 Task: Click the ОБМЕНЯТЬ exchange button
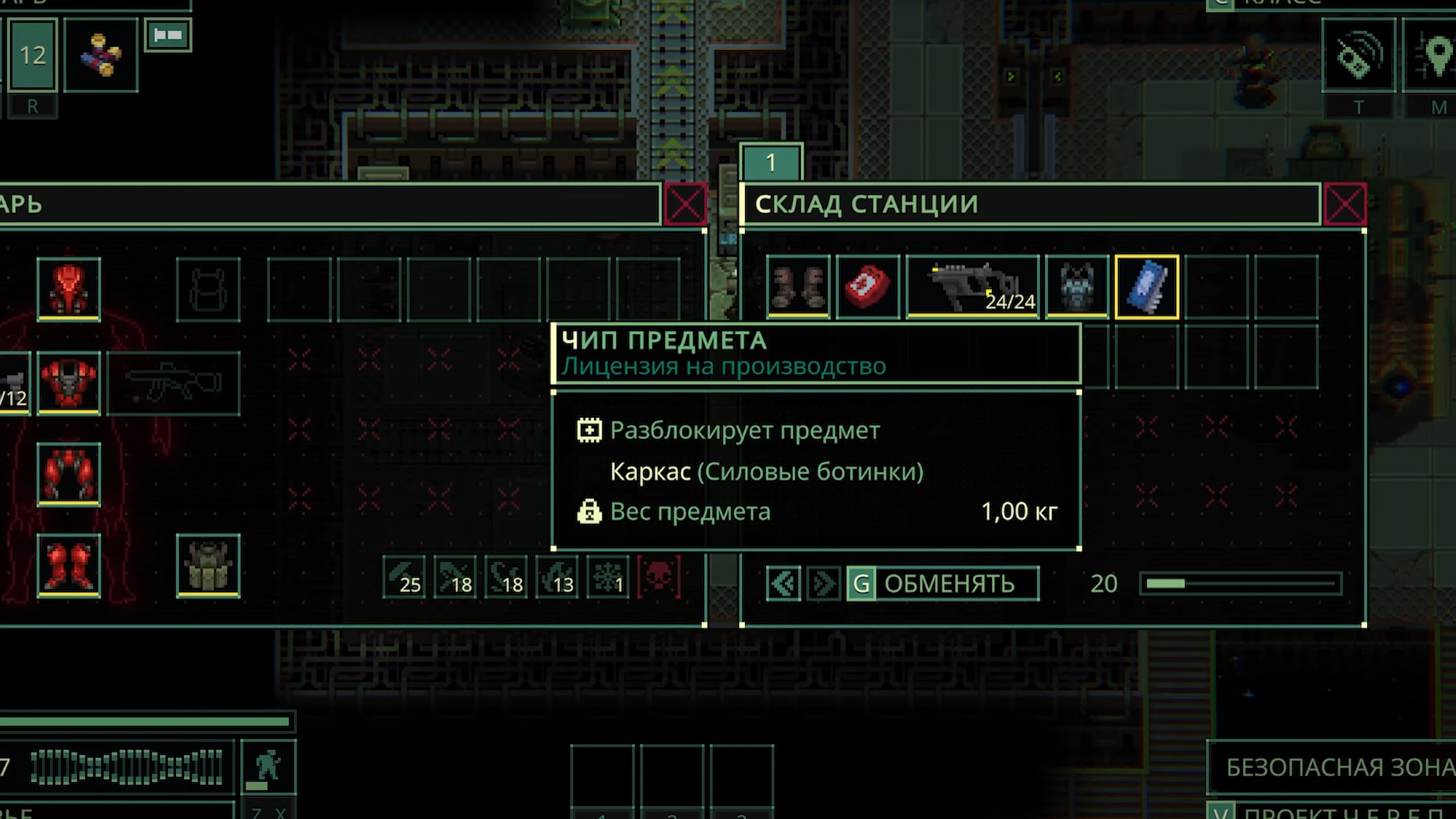943,584
